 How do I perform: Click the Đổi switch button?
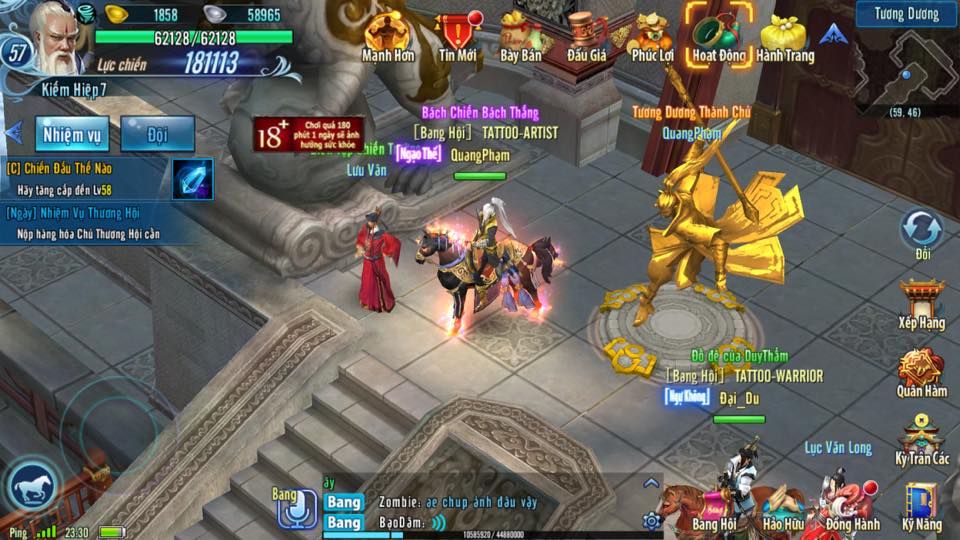(922, 234)
